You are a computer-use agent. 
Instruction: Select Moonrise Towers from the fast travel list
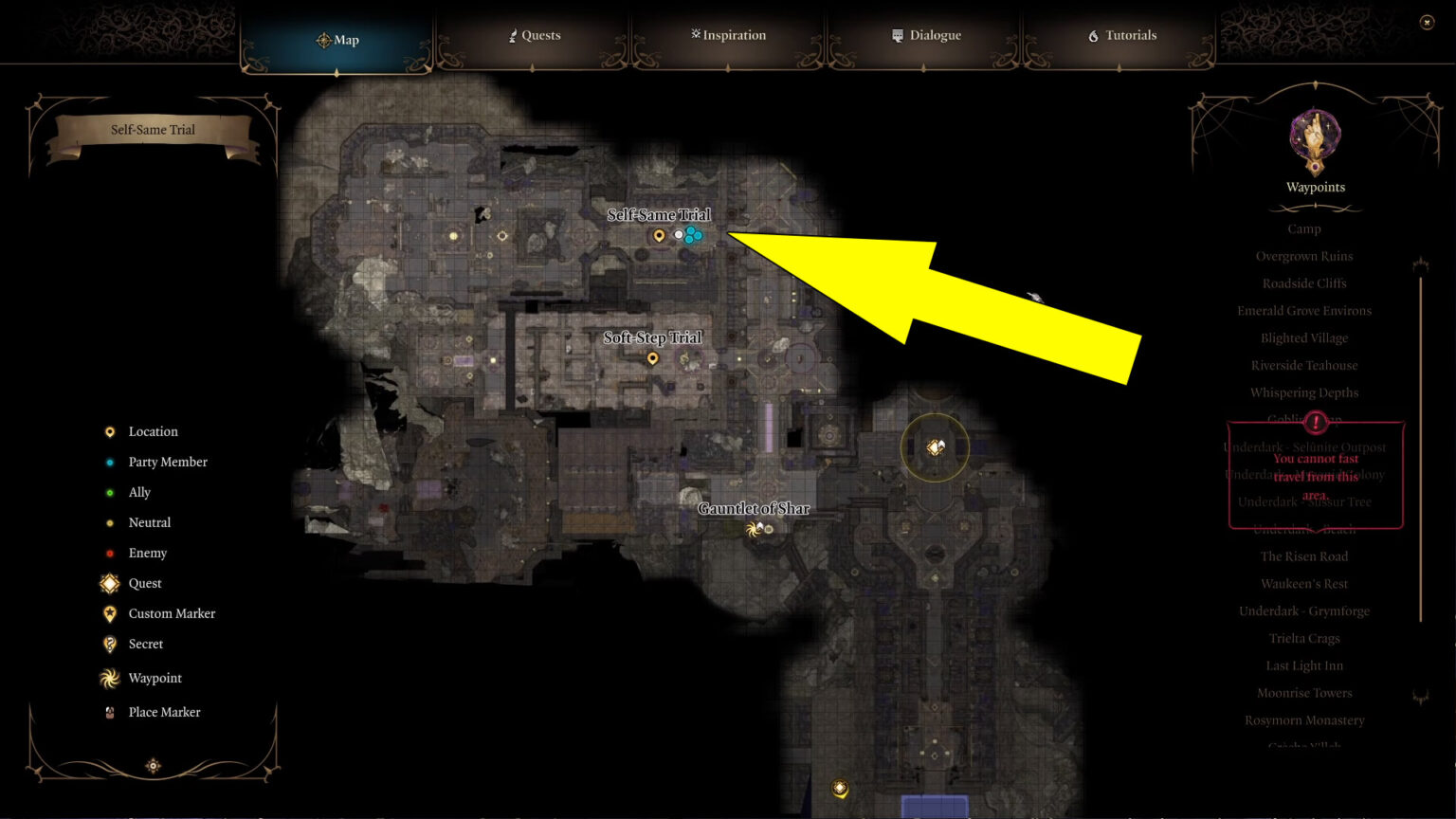1303,693
